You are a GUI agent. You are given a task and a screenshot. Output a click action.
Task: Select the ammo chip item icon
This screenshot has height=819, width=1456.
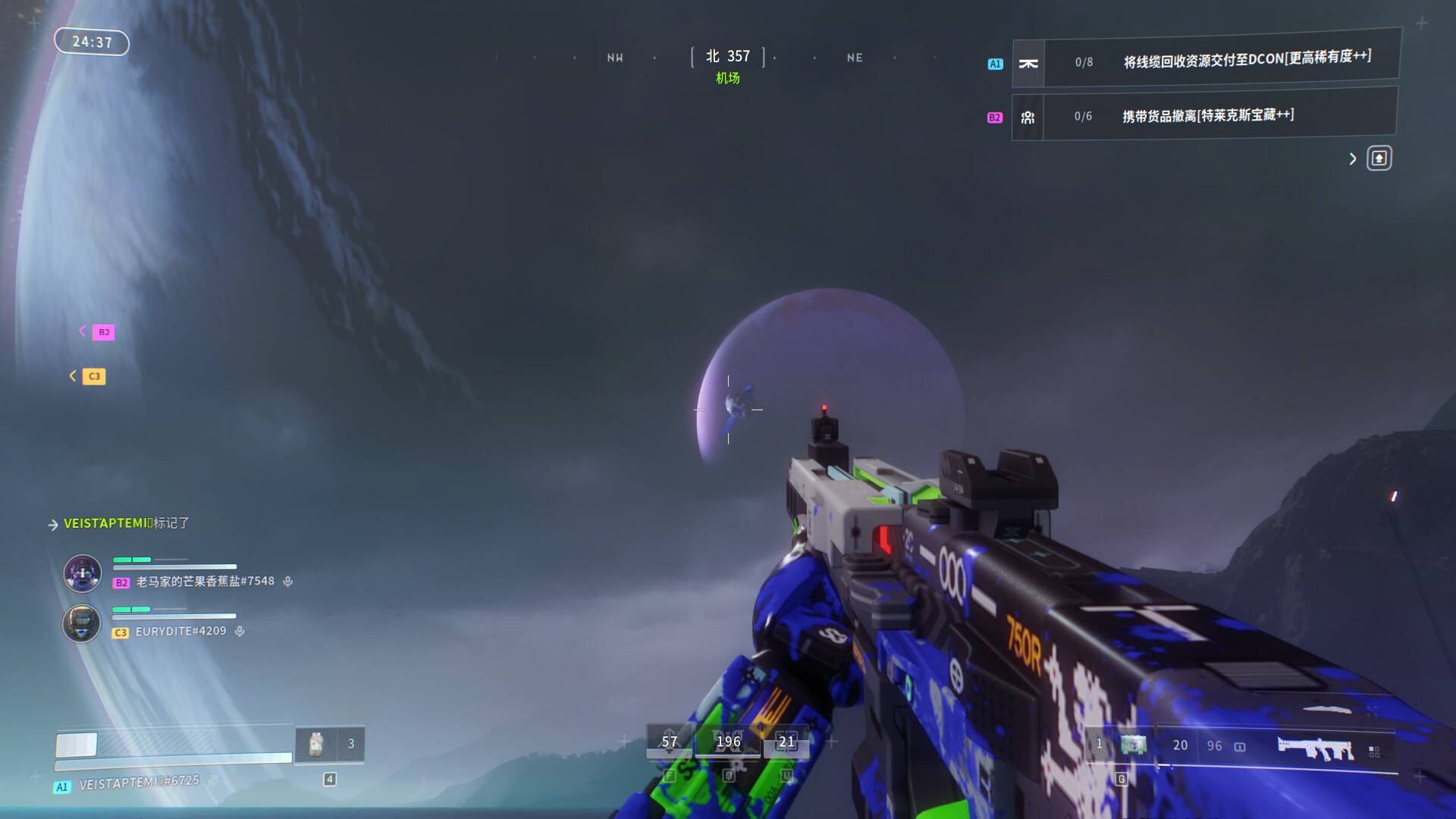[x=1134, y=745]
